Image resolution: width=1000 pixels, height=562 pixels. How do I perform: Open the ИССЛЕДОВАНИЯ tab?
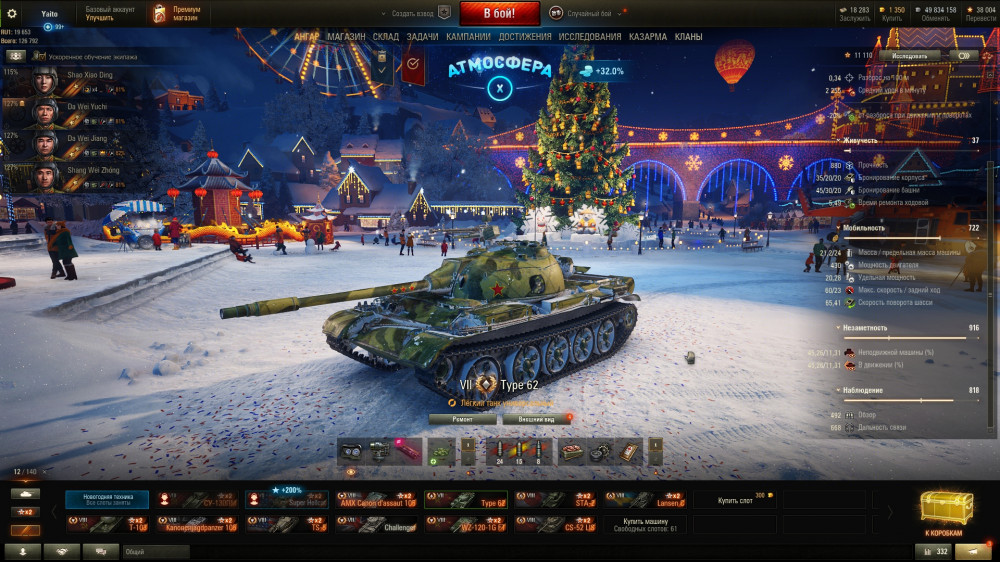pyautogui.click(x=590, y=37)
